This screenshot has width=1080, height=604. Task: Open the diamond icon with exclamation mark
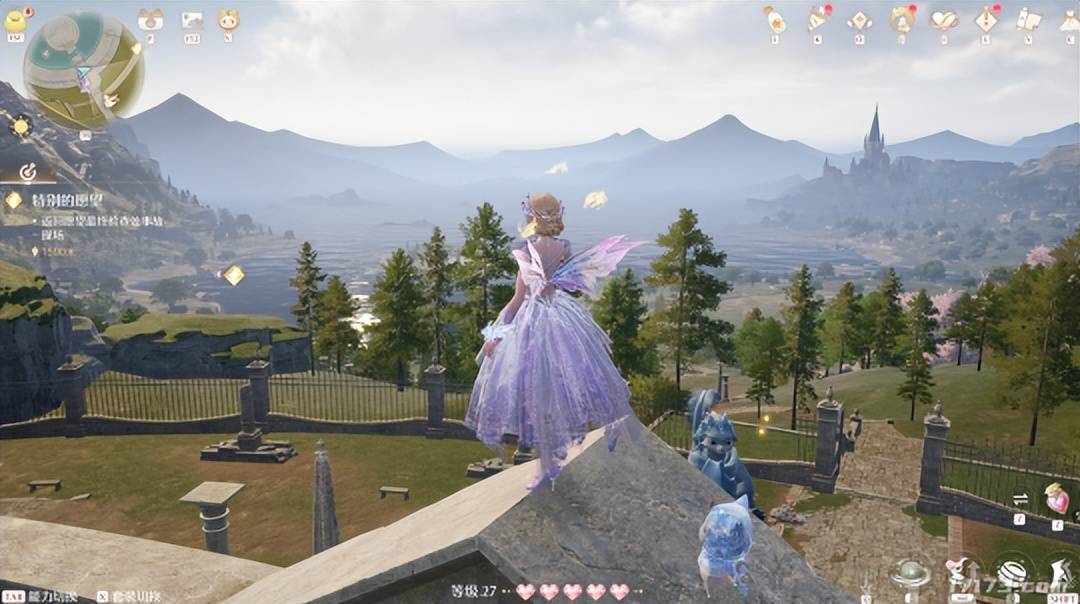pyautogui.click(x=987, y=19)
